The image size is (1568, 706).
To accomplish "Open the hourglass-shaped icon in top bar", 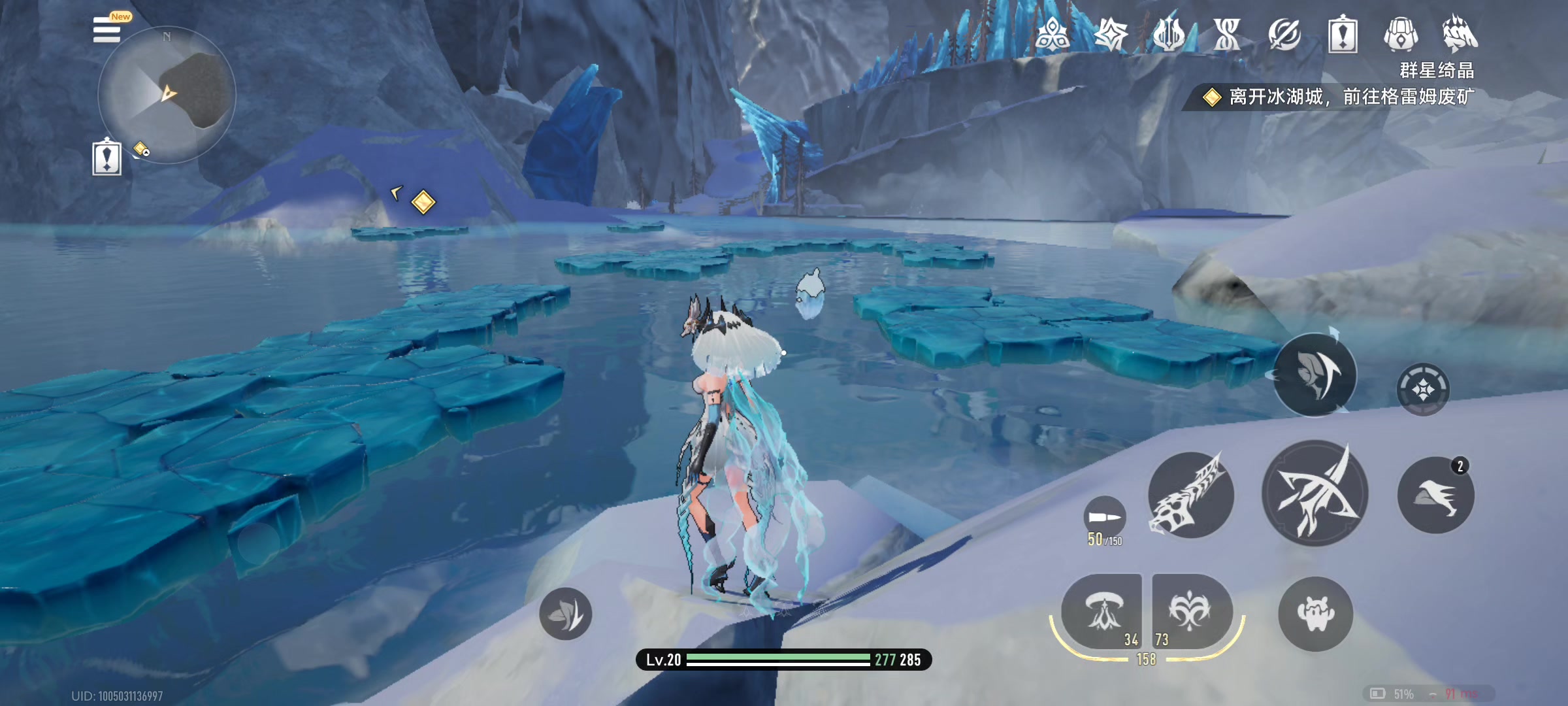I will coord(1226,34).
